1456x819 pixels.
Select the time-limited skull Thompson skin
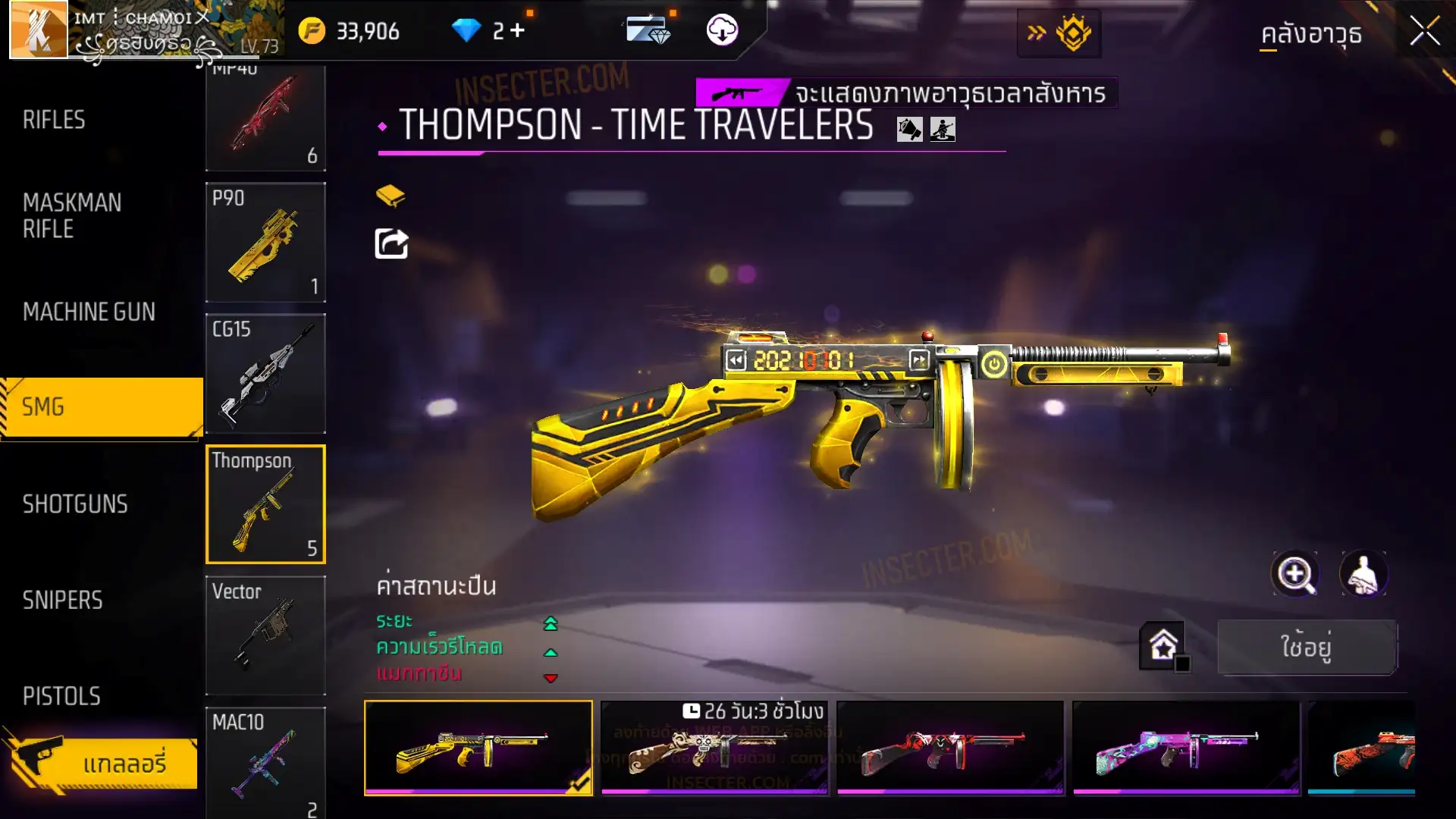(x=714, y=748)
